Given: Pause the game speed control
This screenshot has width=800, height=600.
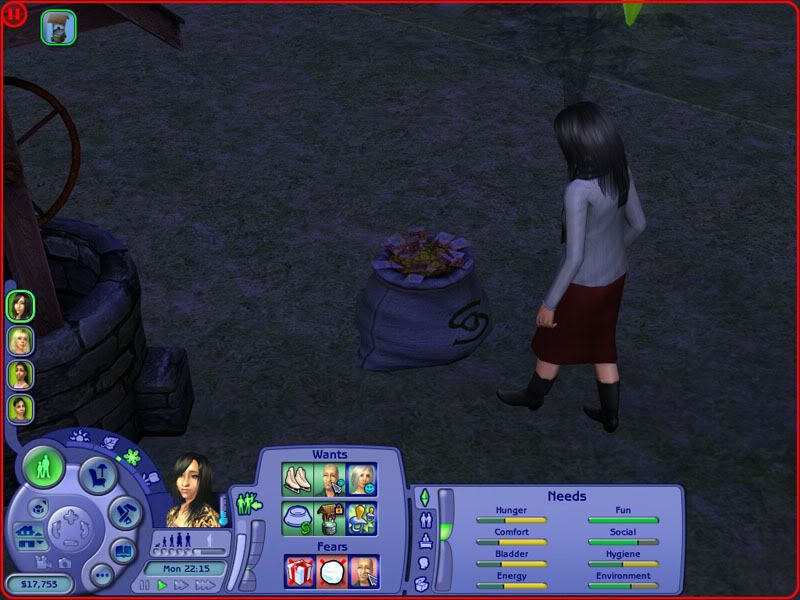Looking at the screenshot, I should pos(146,585).
